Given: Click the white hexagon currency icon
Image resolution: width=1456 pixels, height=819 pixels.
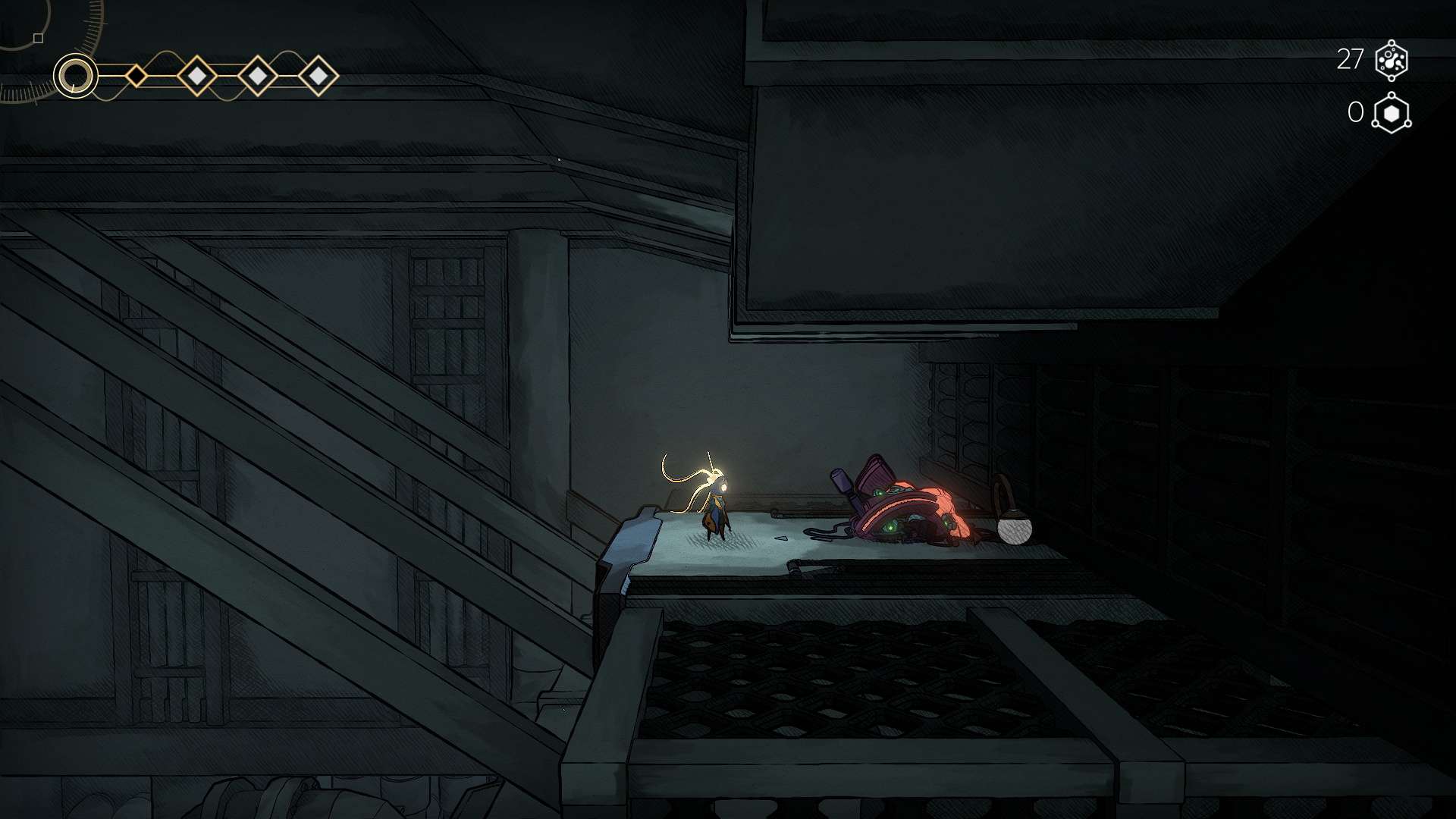Looking at the screenshot, I should [x=1391, y=114].
